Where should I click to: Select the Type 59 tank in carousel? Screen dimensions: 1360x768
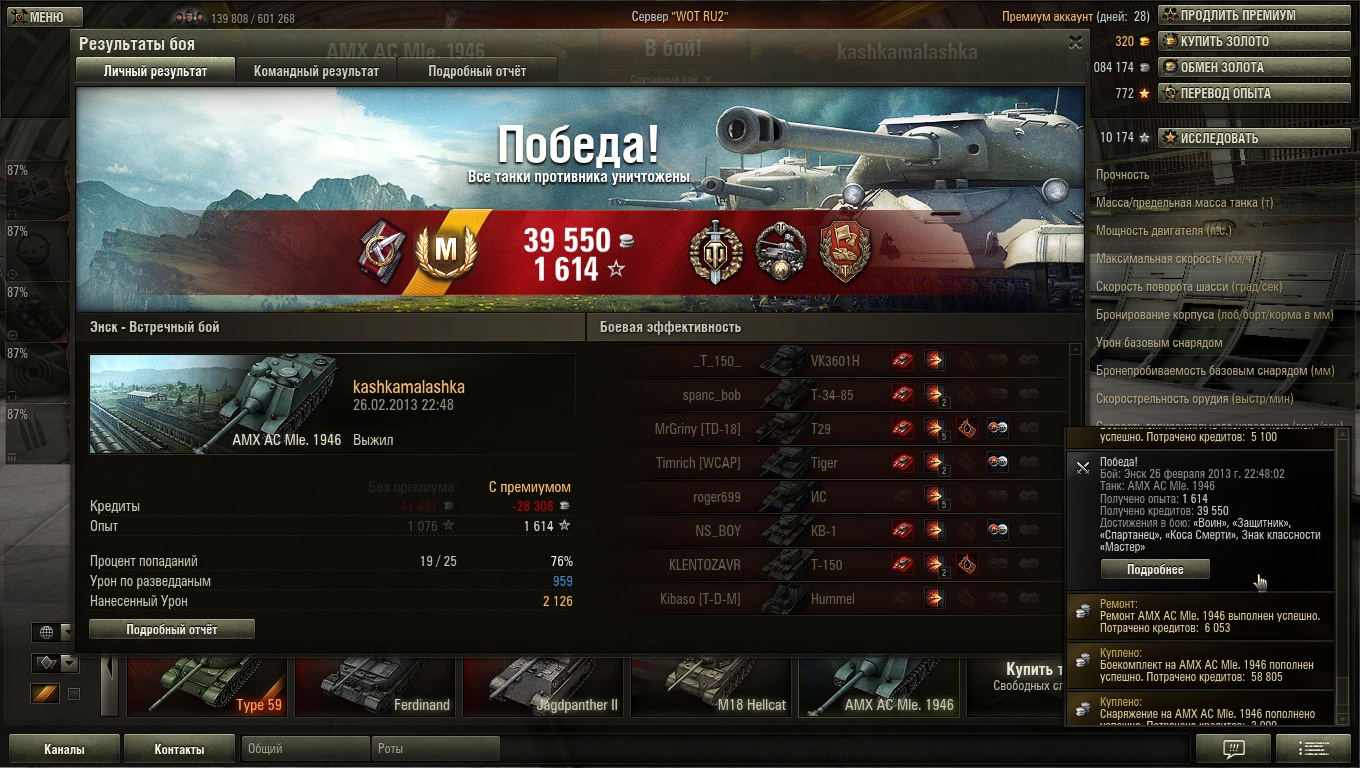point(193,688)
